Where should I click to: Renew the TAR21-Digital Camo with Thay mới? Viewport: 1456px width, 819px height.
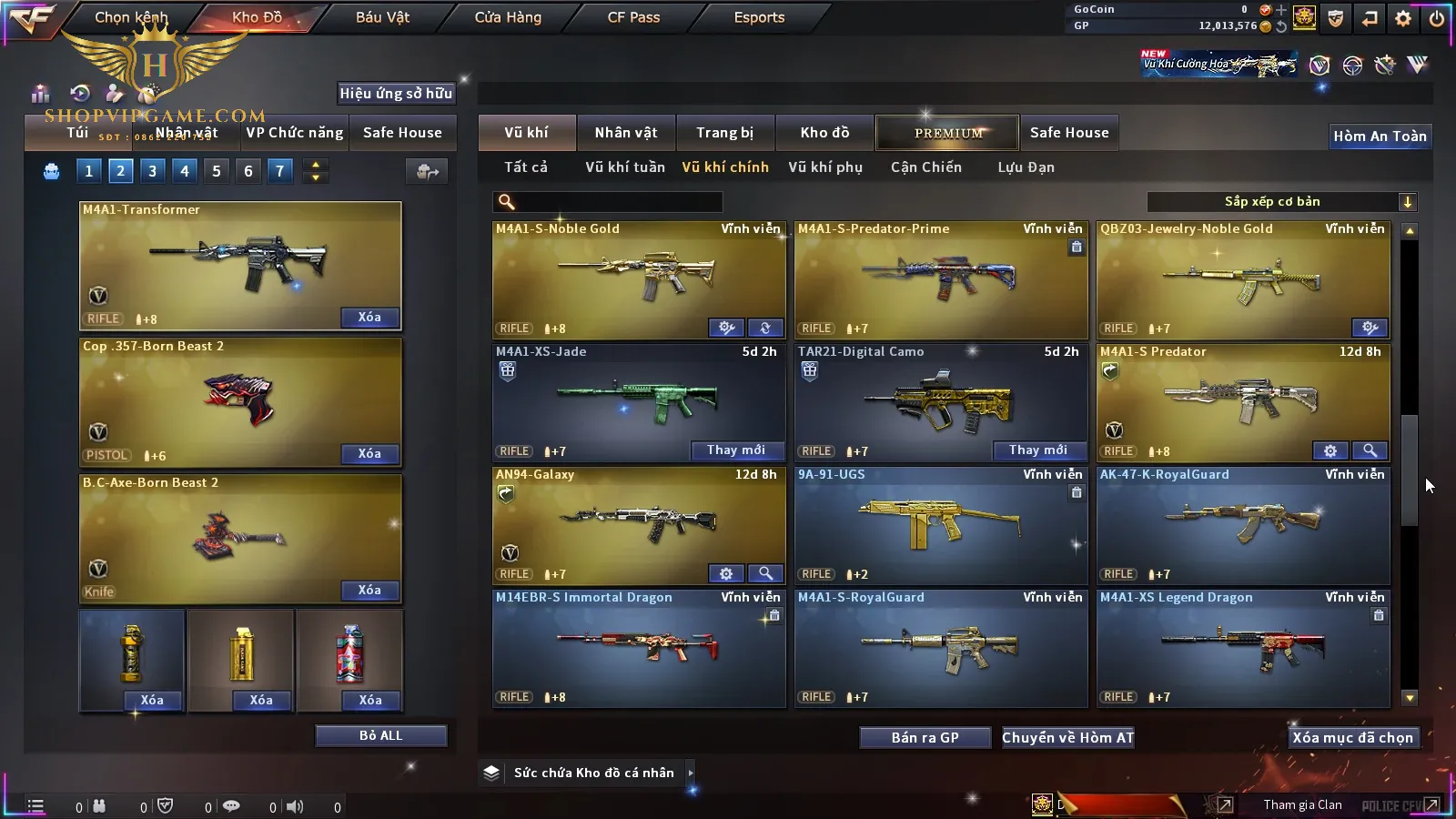[1037, 450]
